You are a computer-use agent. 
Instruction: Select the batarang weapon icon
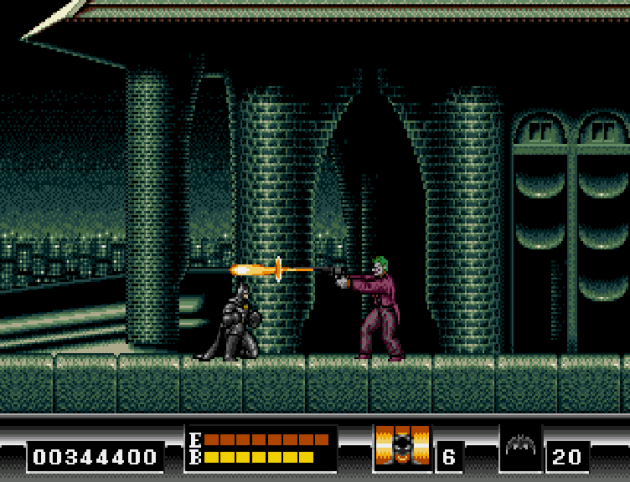(522, 448)
